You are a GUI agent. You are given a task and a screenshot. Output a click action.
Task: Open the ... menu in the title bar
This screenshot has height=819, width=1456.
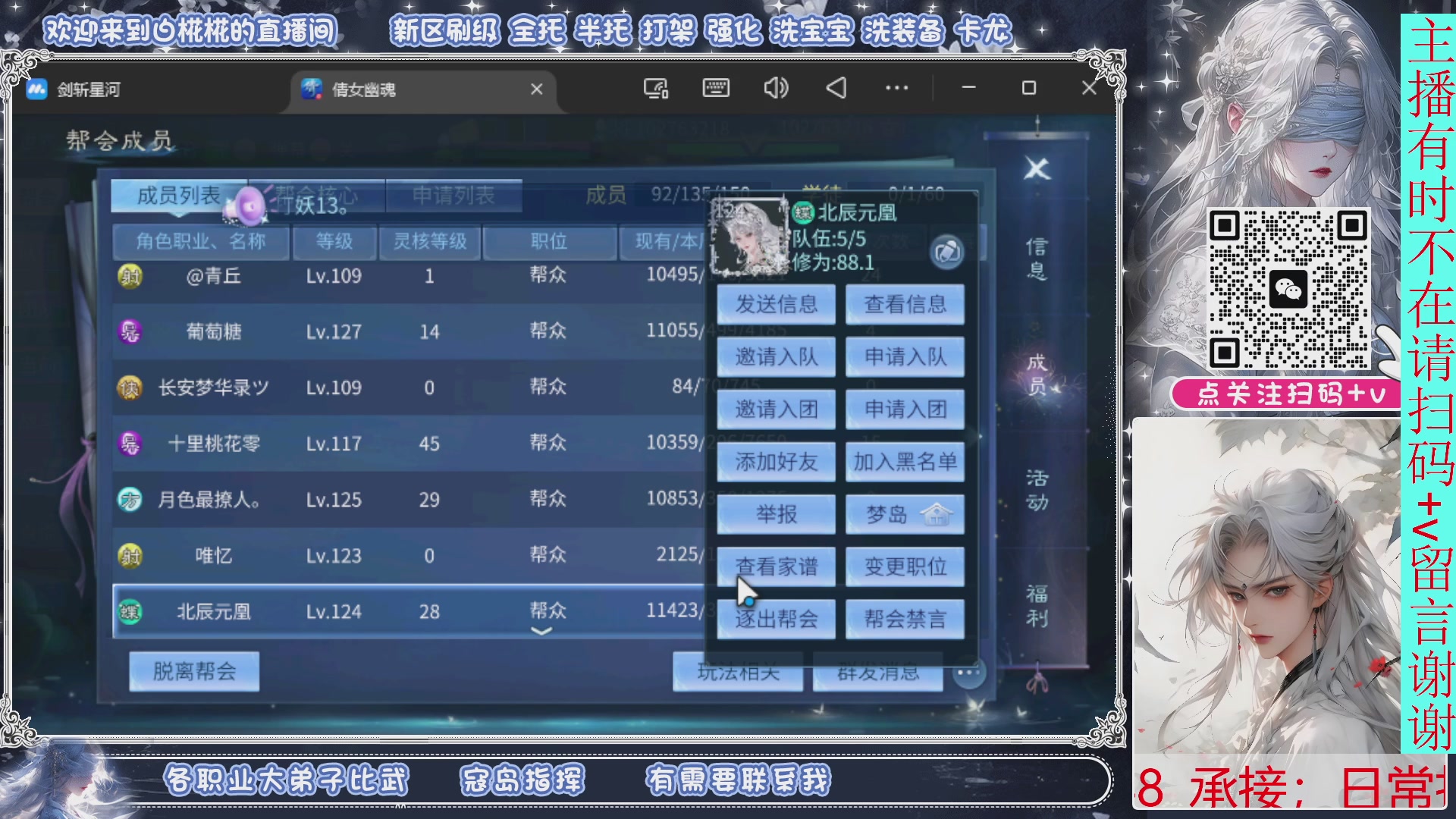tap(896, 89)
